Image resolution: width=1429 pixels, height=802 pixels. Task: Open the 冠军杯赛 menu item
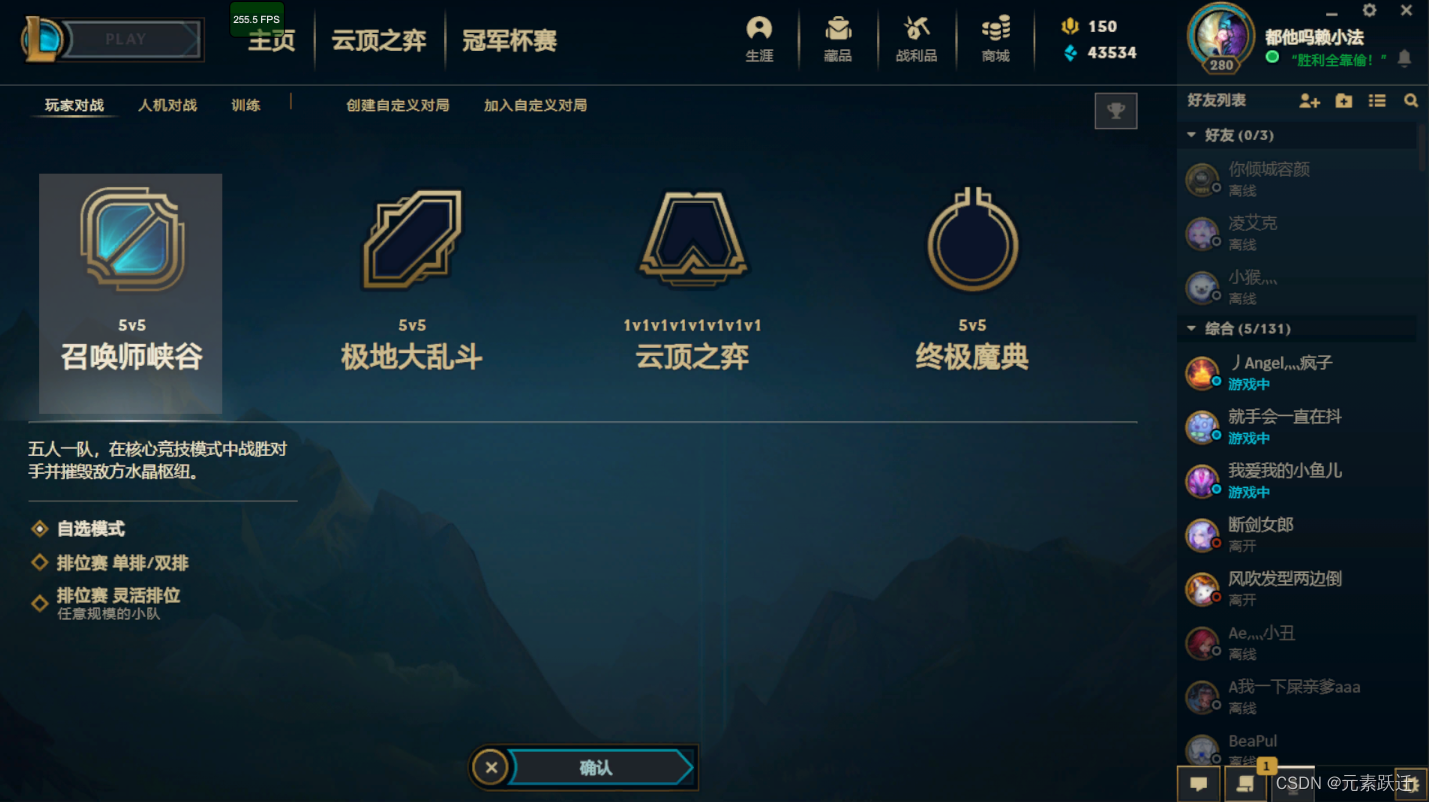point(508,40)
